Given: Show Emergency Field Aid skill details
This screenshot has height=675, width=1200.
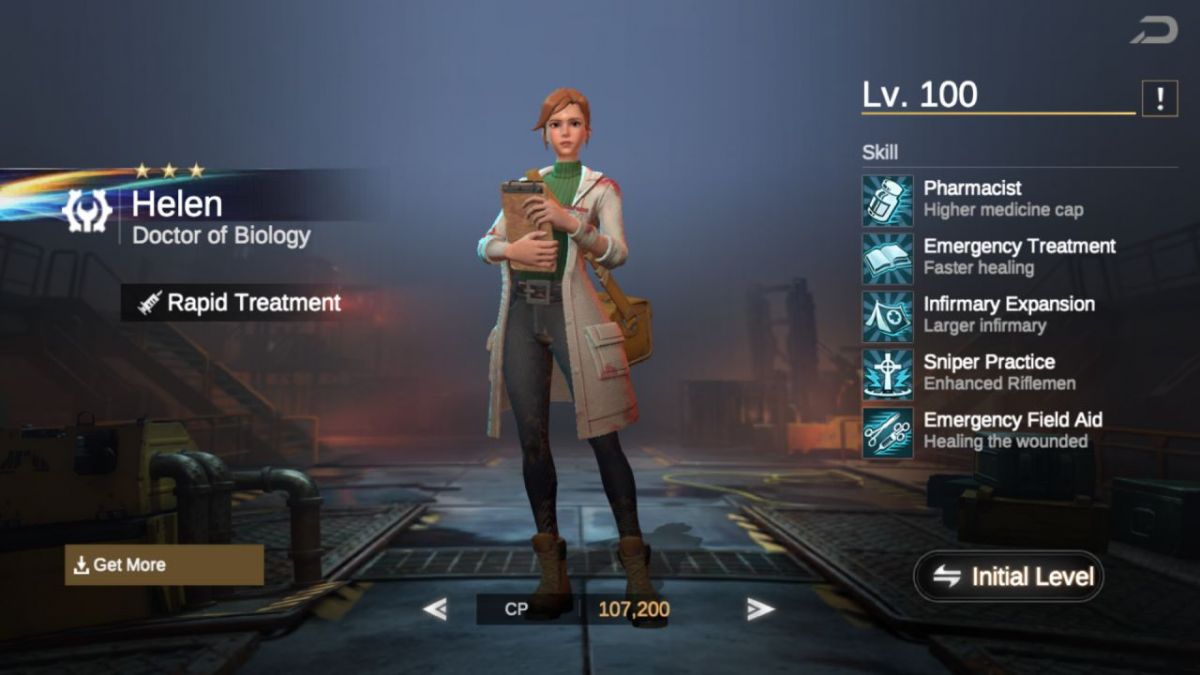Looking at the screenshot, I should tap(888, 432).
